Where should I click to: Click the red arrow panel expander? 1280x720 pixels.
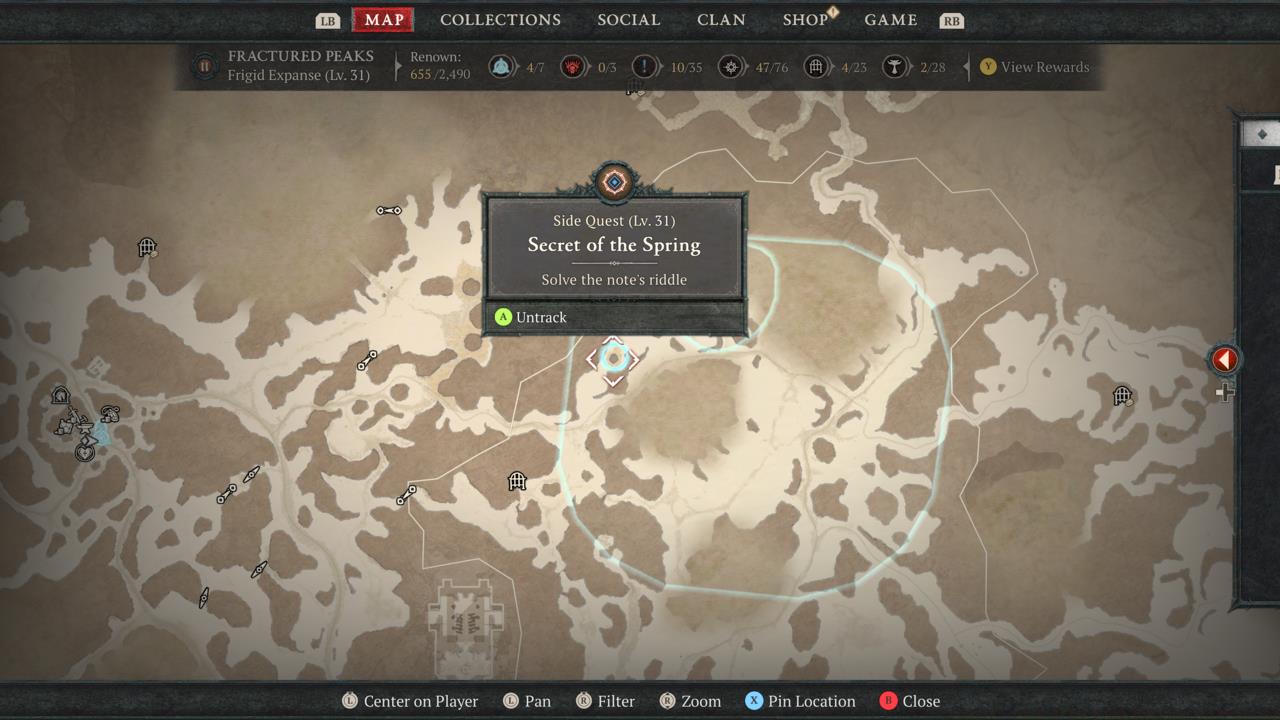1225,359
